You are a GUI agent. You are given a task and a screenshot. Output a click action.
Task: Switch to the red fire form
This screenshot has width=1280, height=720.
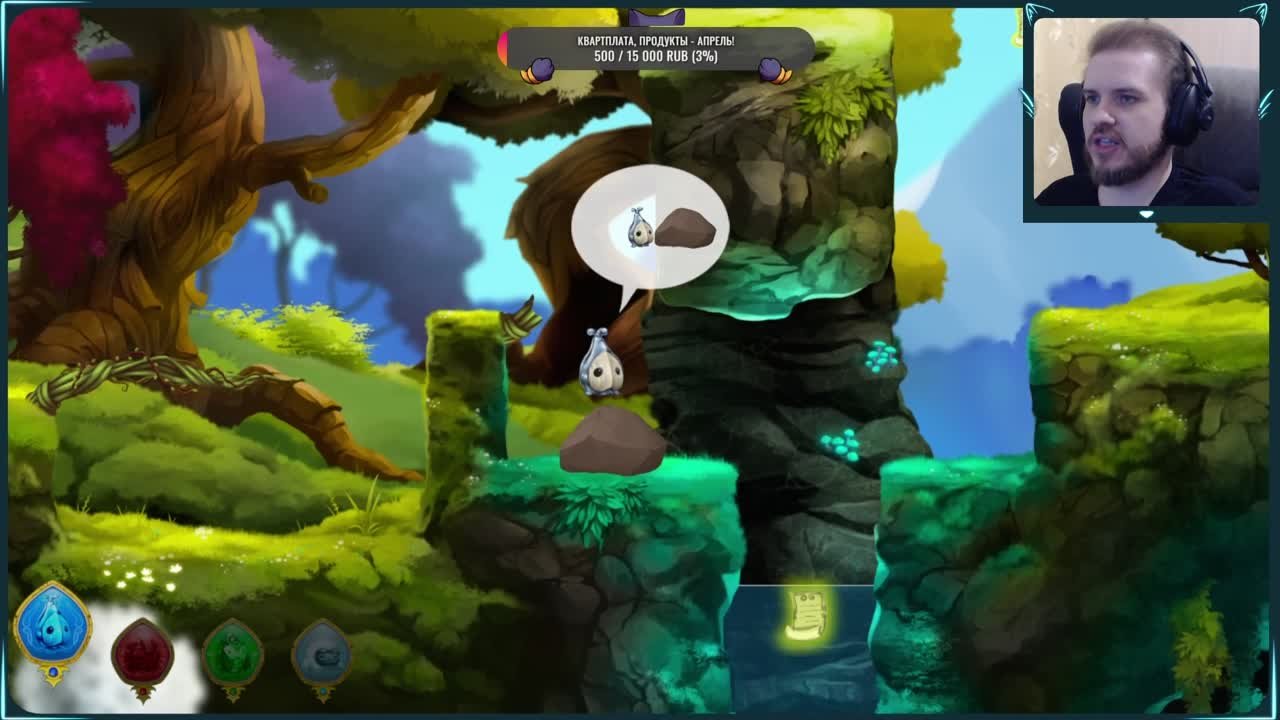coord(142,655)
